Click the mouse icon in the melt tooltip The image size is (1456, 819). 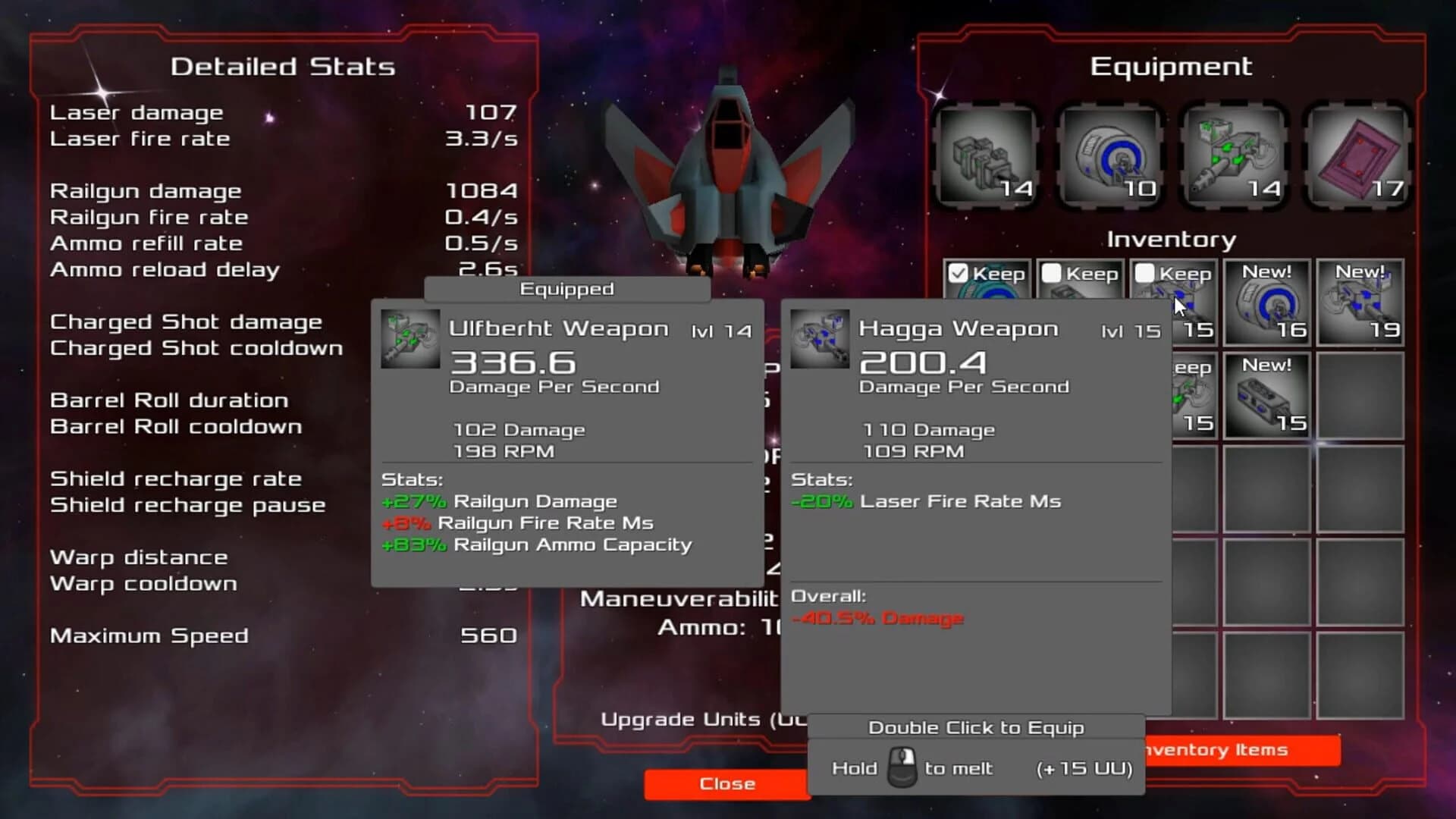tap(901, 768)
